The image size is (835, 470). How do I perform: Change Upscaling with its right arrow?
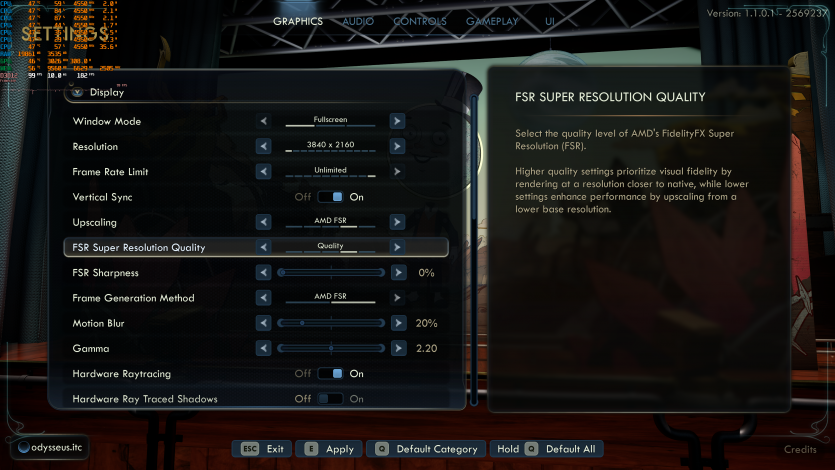coord(397,222)
